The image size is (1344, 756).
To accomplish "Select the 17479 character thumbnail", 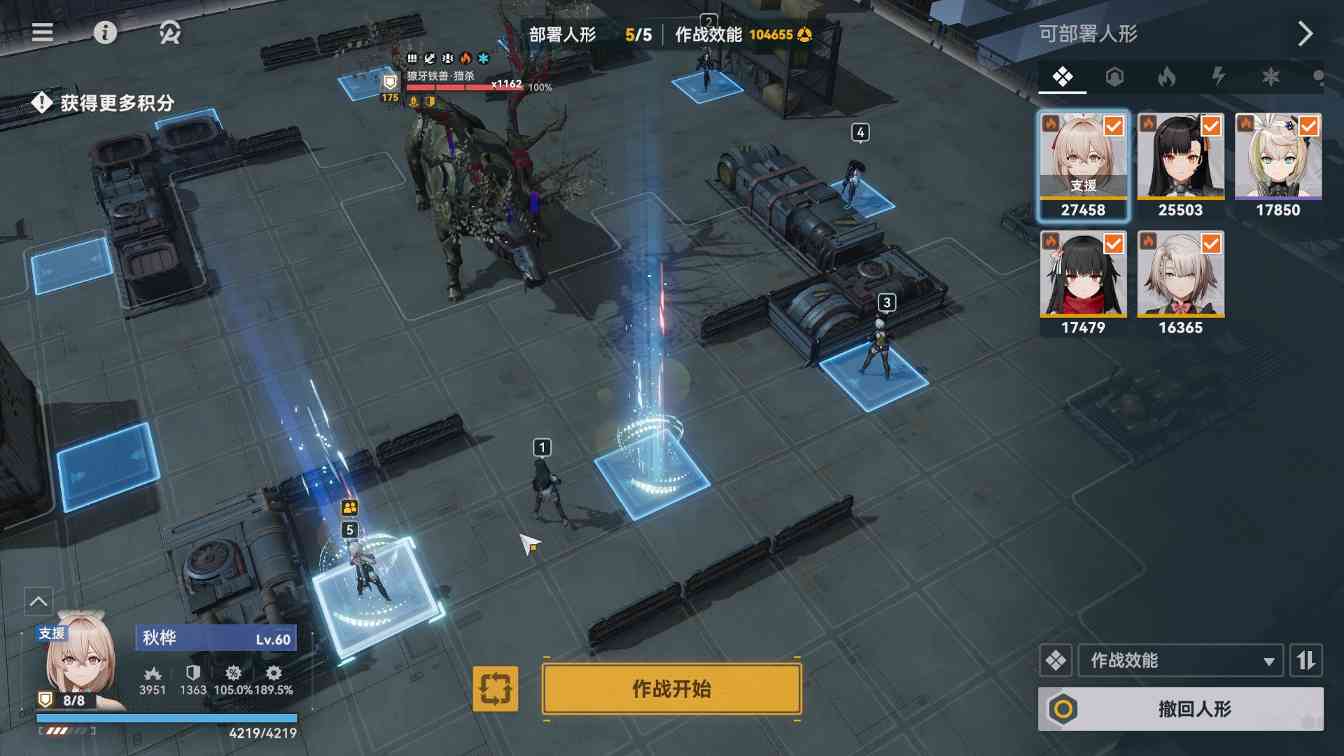I will tap(1083, 278).
